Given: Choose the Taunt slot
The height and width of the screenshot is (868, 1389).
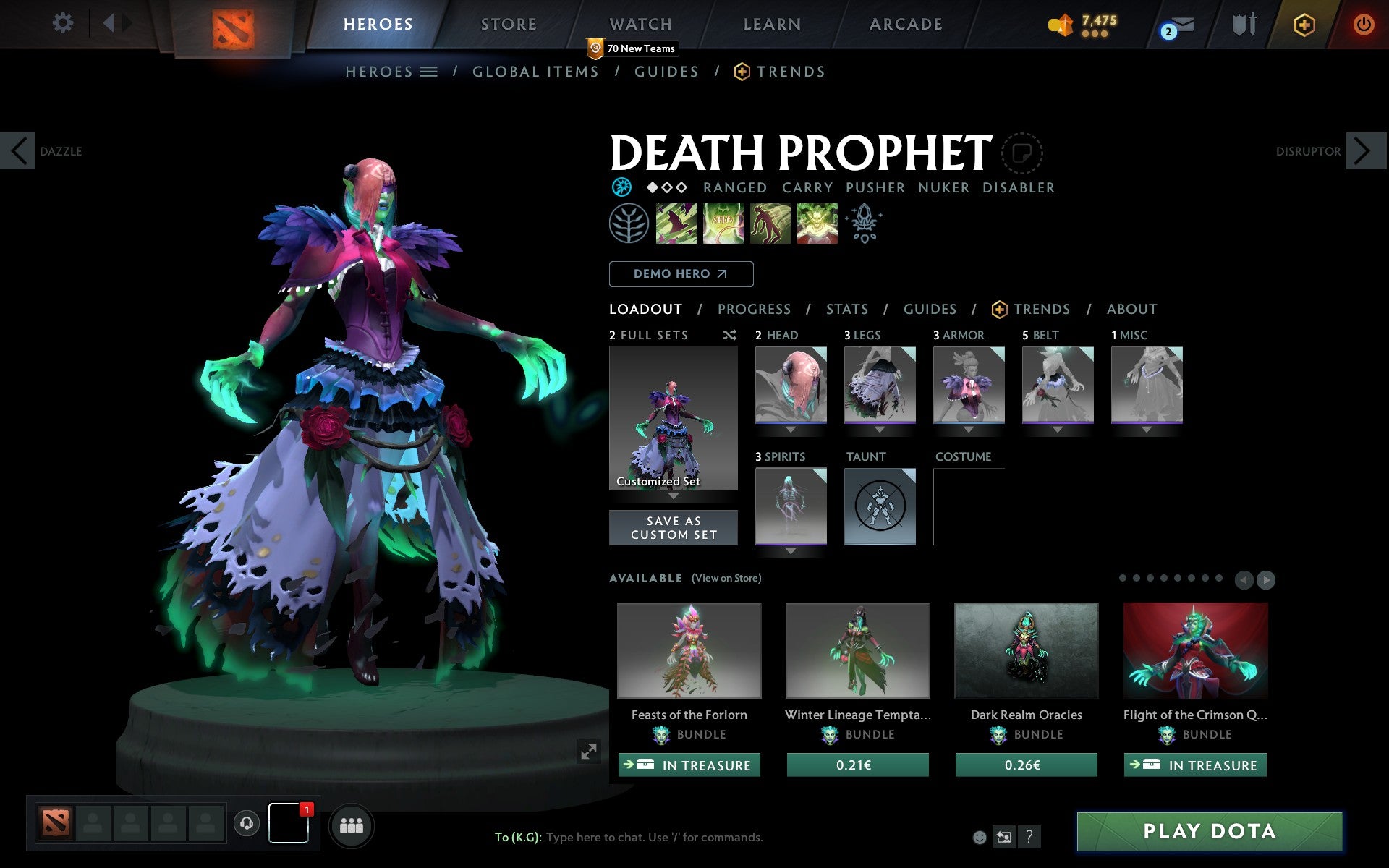Looking at the screenshot, I should [880, 506].
